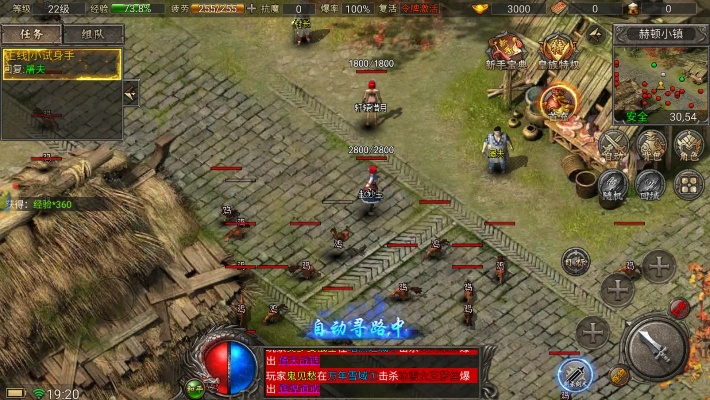This screenshot has height=400, width=710.
Task: Switch to the 组队 team tab
Action: (93, 32)
